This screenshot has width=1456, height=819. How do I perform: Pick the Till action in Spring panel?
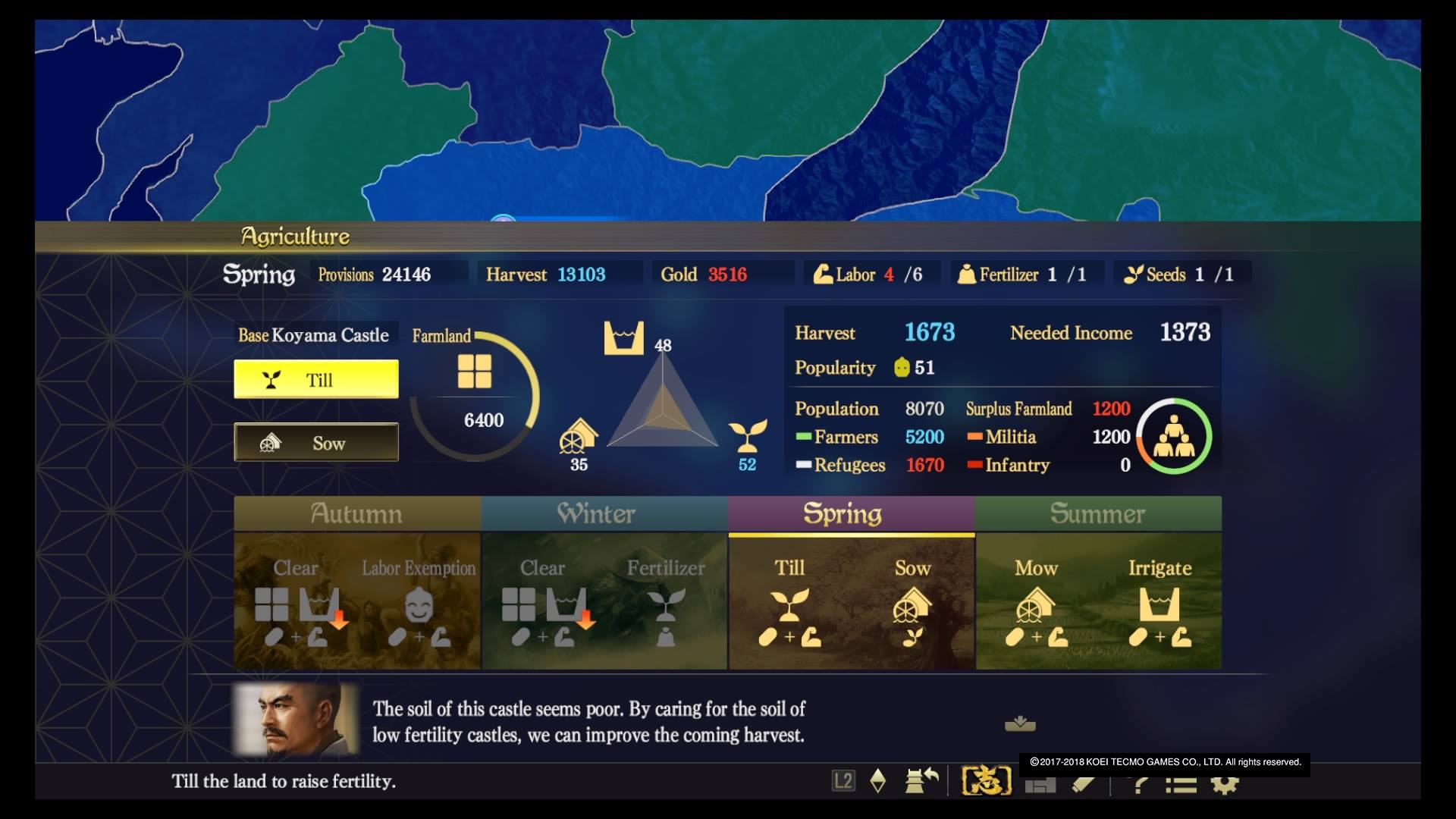pyautogui.click(x=789, y=604)
